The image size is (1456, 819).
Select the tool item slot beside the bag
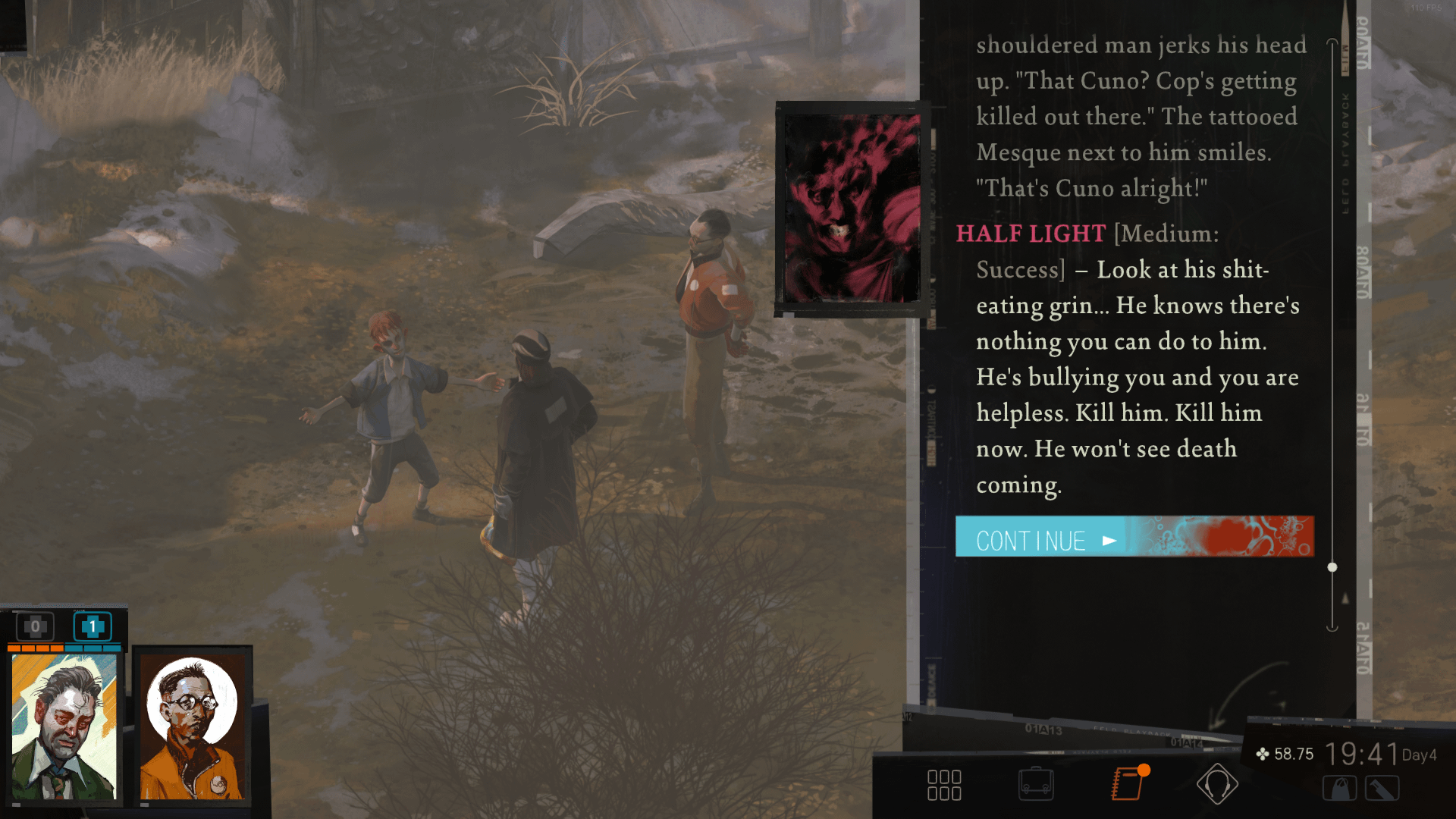pyautogui.click(x=1382, y=789)
